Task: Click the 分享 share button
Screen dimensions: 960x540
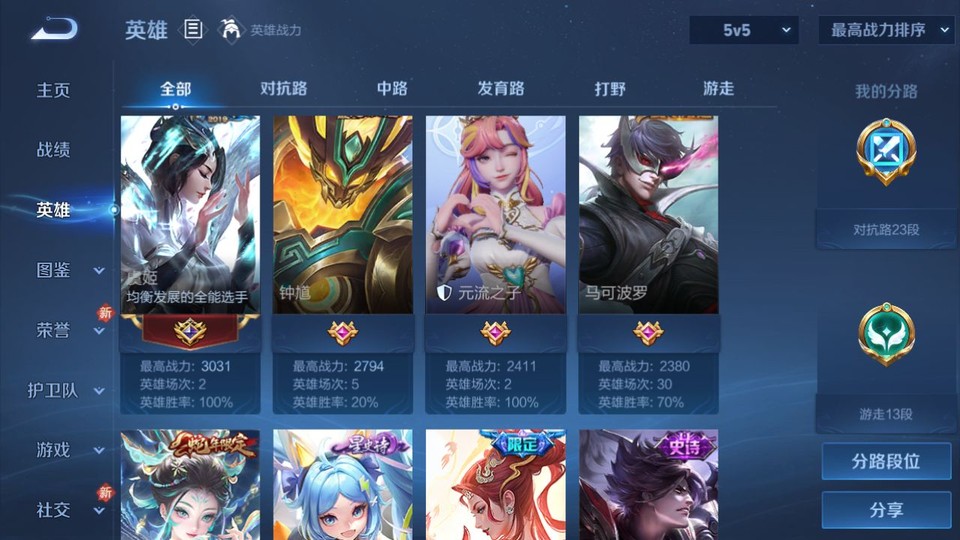Action: click(886, 510)
